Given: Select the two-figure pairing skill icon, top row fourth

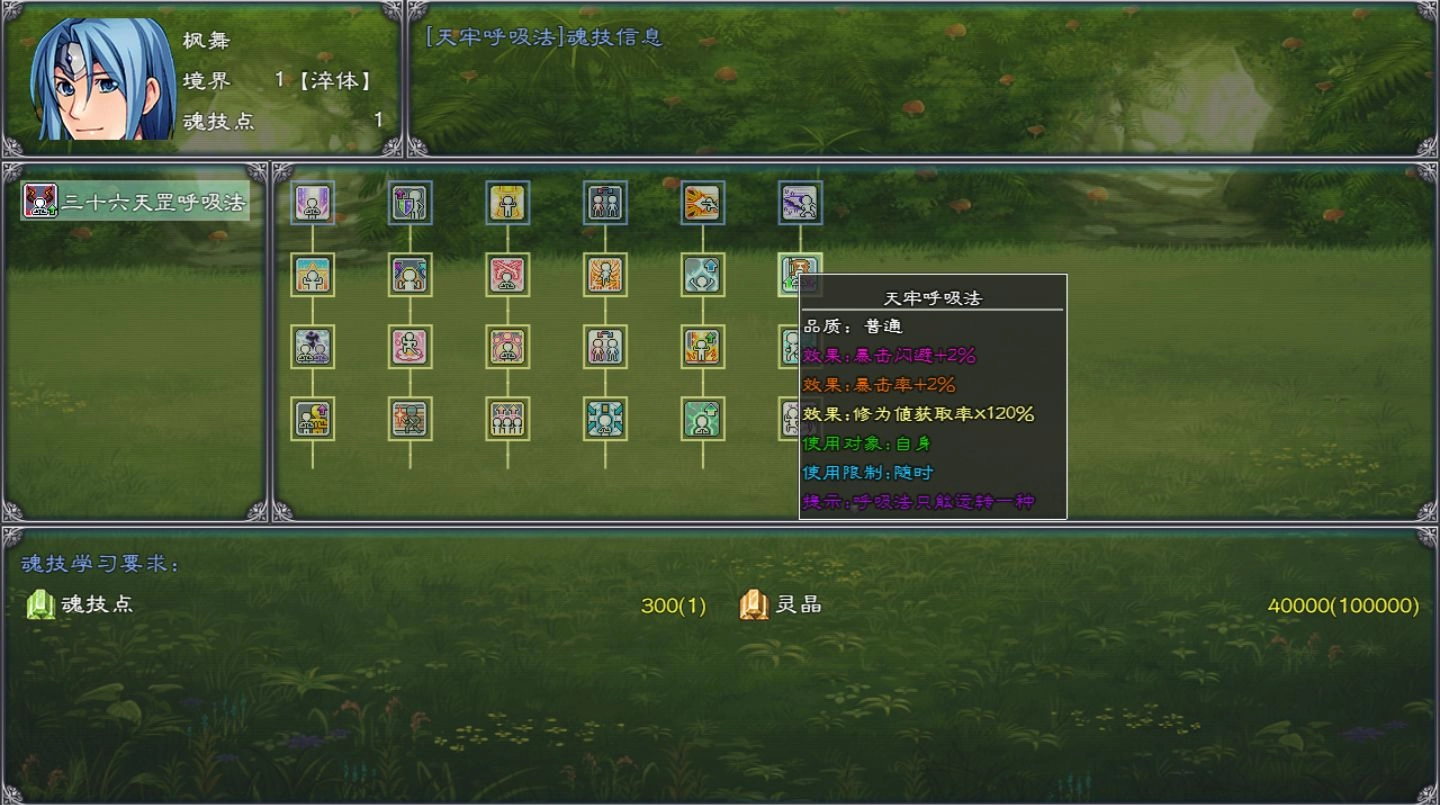Looking at the screenshot, I should [605, 202].
